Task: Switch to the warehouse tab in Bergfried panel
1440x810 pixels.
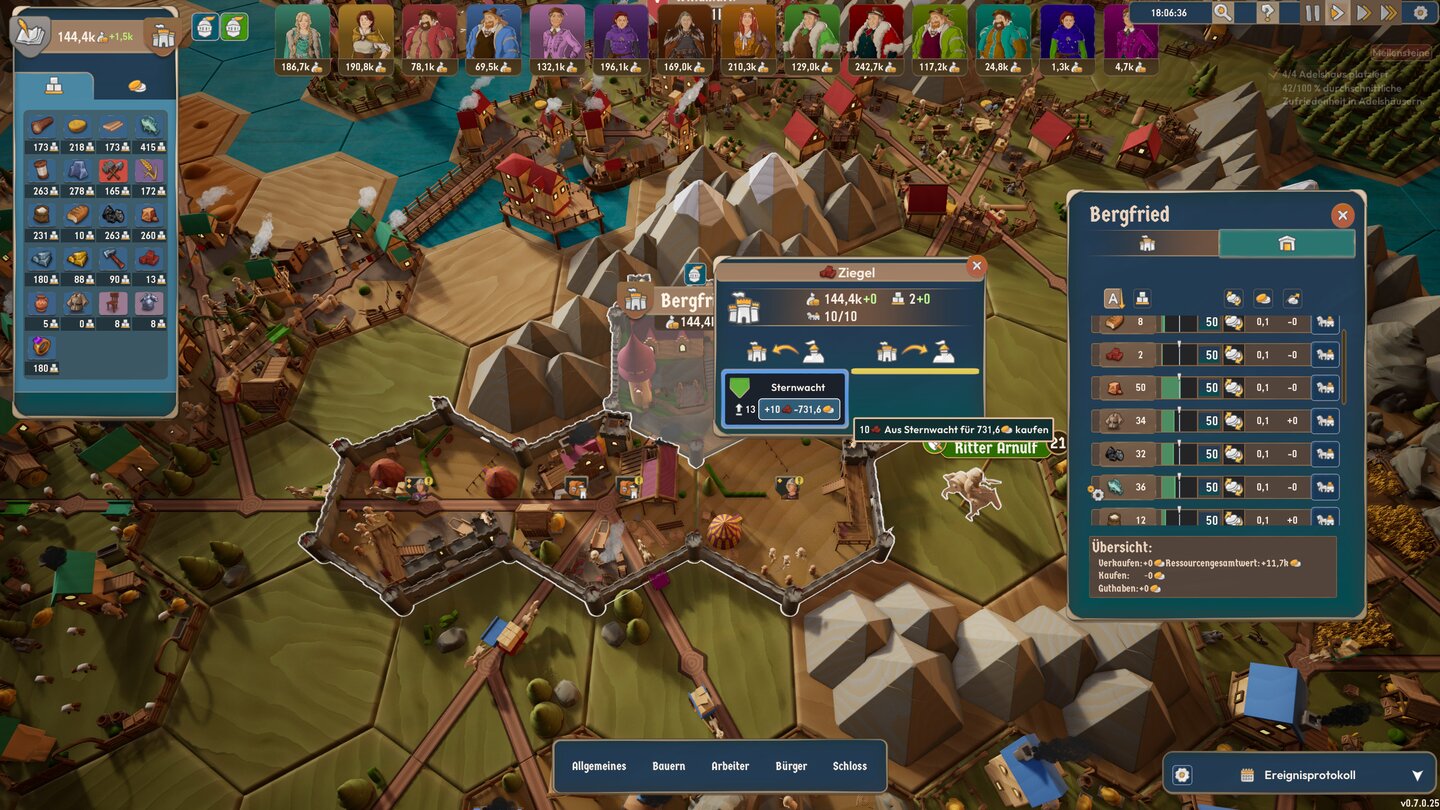Action: 1286,243
